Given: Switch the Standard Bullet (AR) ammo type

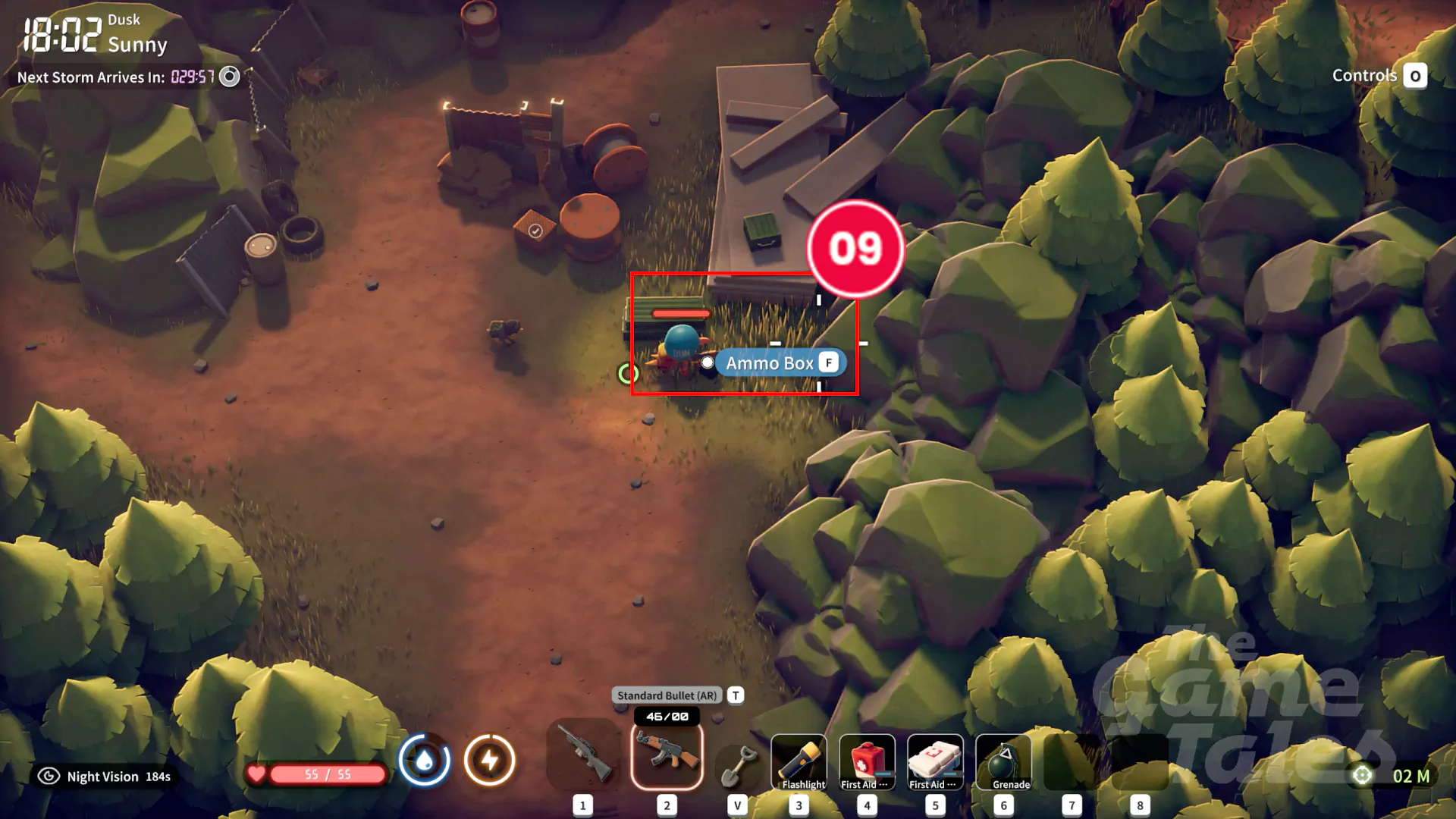Looking at the screenshot, I should (x=736, y=695).
